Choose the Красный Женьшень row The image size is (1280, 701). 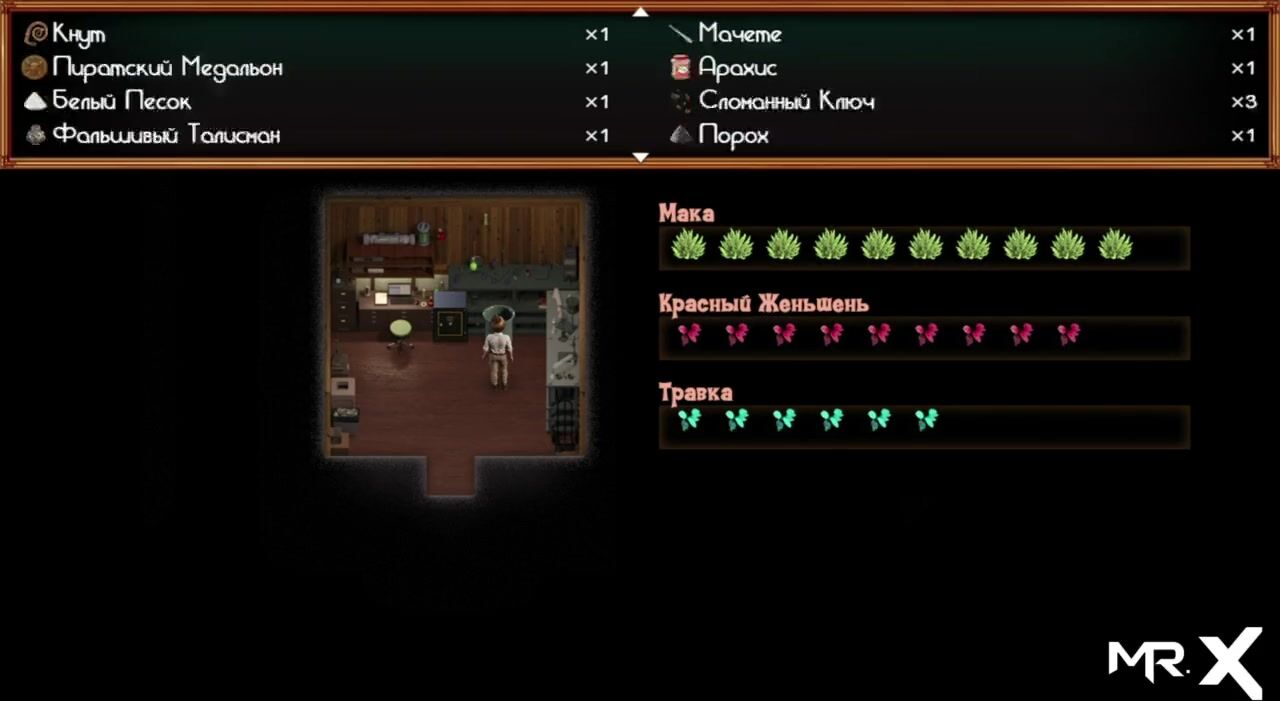(923, 337)
